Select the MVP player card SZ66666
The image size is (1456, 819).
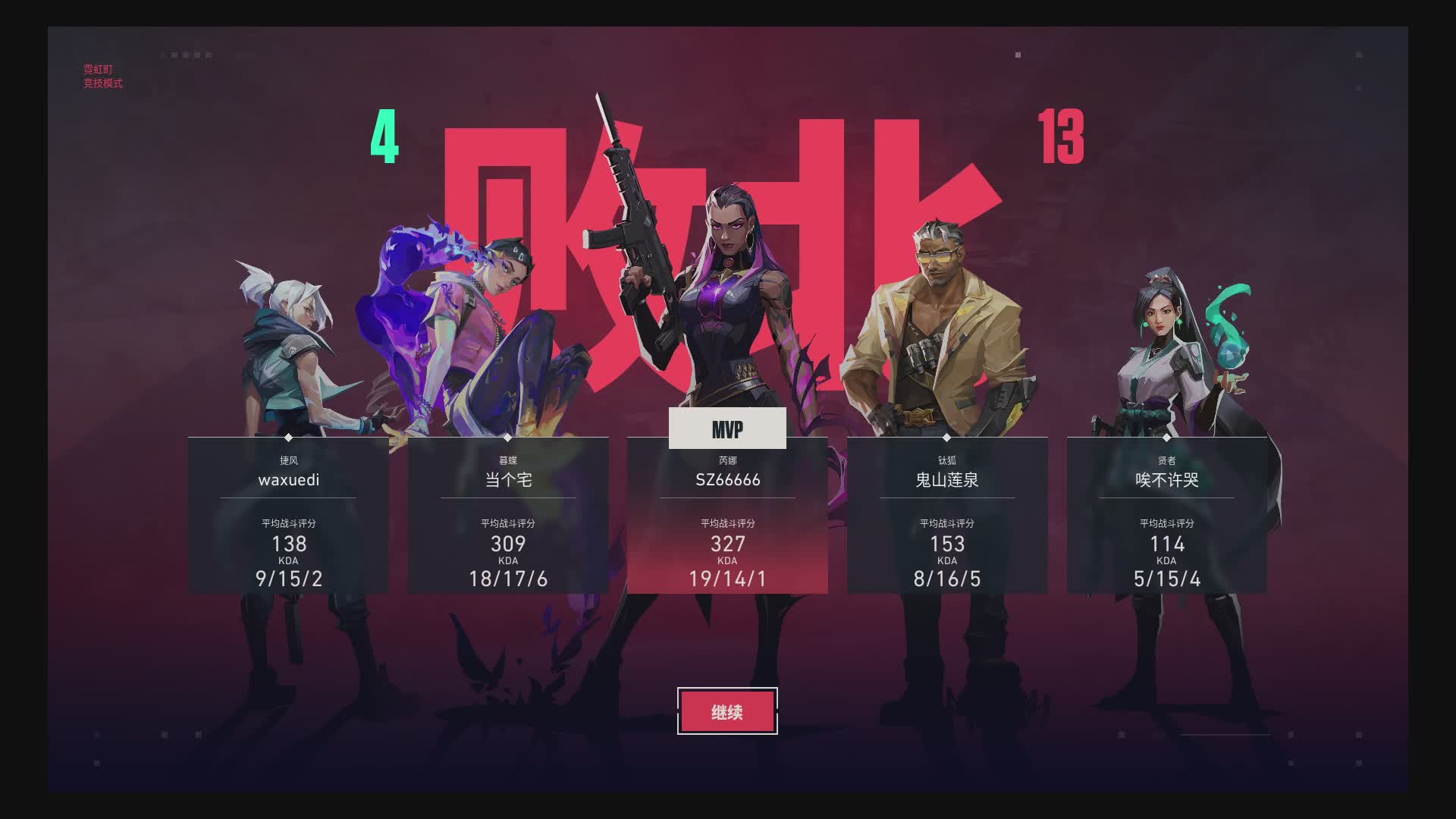pos(727,516)
